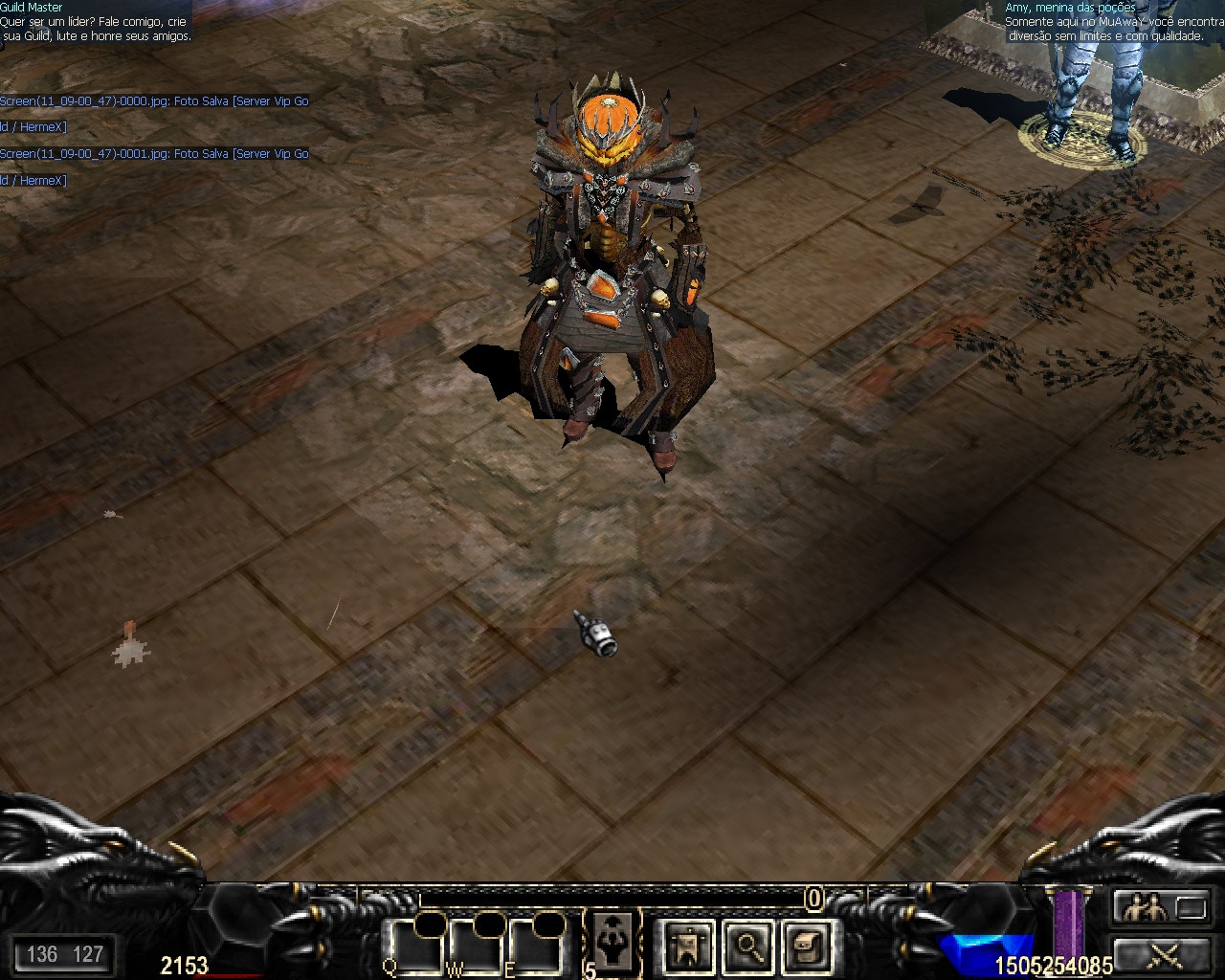
Task: Open the scroll button on the bottom bar
Action: click(807, 947)
